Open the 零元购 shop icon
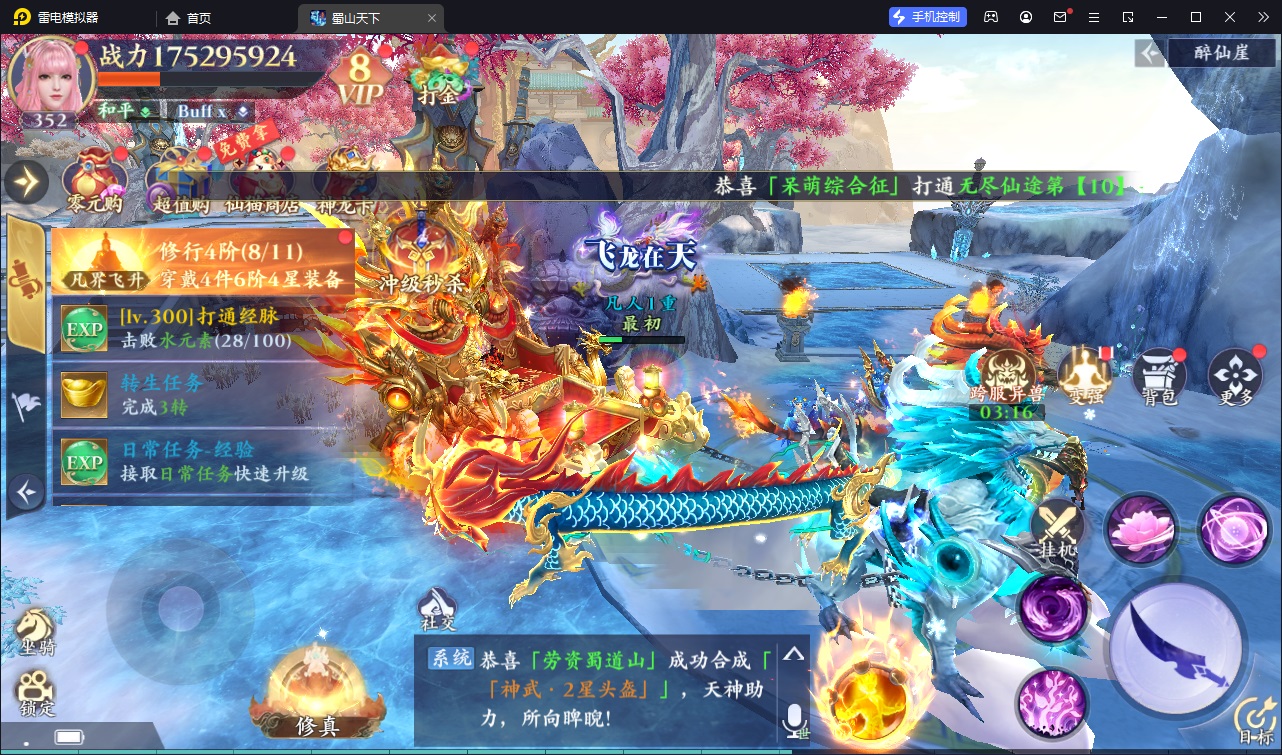Image resolution: width=1282 pixels, height=755 pixels. point(94,180)
